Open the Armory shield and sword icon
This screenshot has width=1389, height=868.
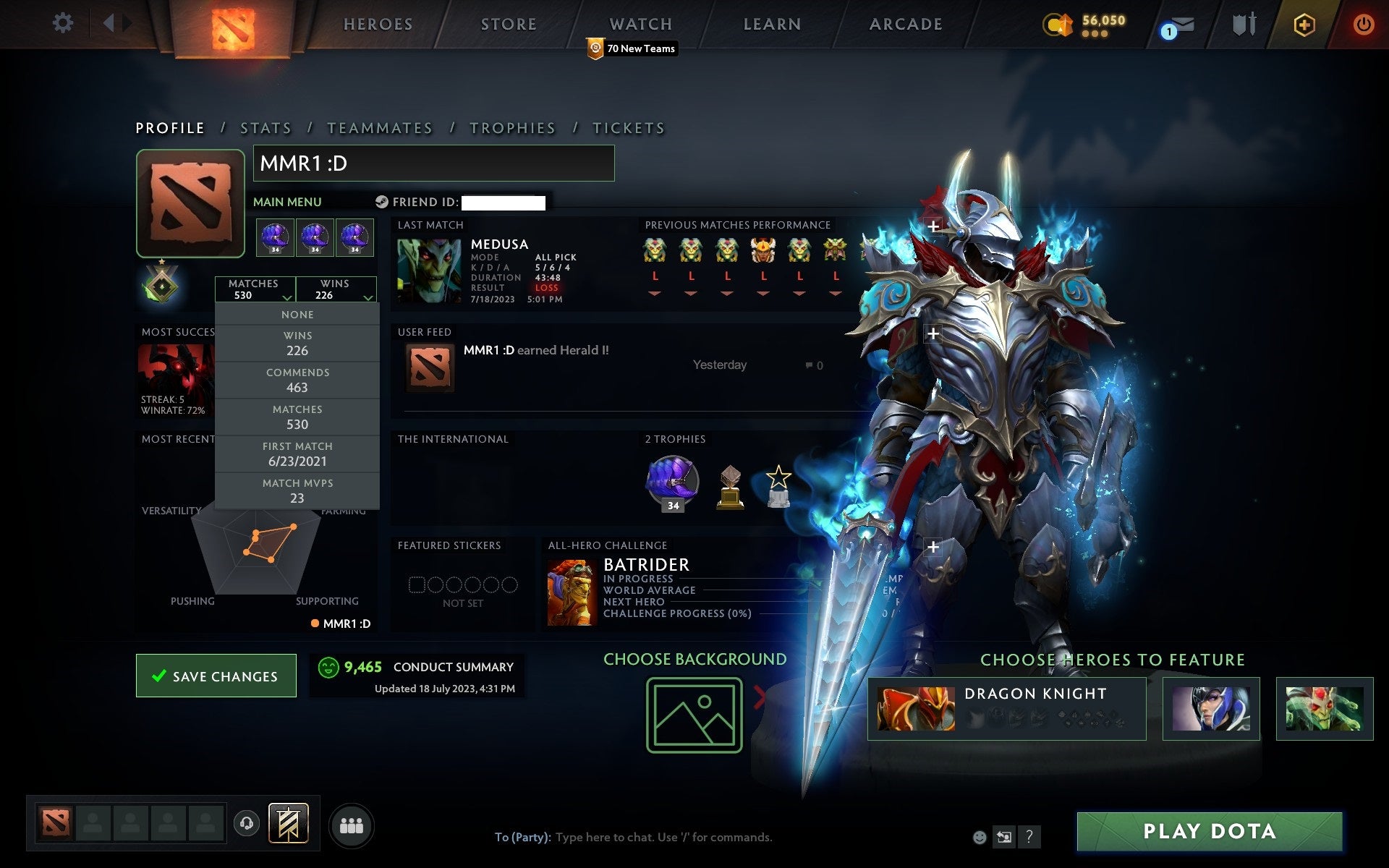pyautogui.click(x=1243, y=23)
